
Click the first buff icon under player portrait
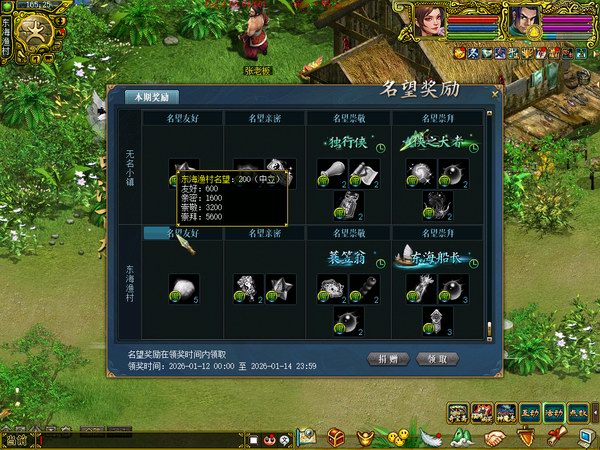(x=461, y=52)
